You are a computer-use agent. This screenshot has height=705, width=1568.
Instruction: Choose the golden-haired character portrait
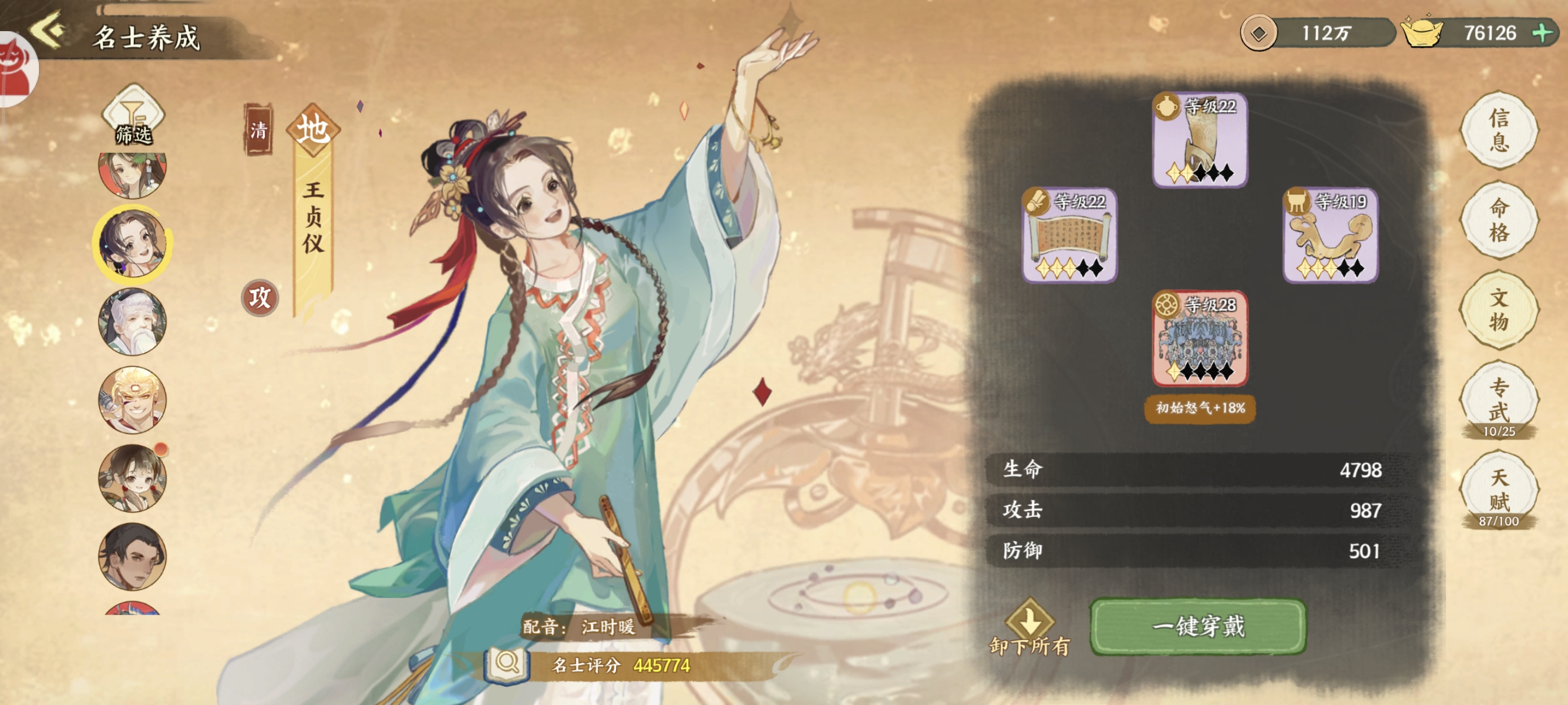[x=132, y=400]
